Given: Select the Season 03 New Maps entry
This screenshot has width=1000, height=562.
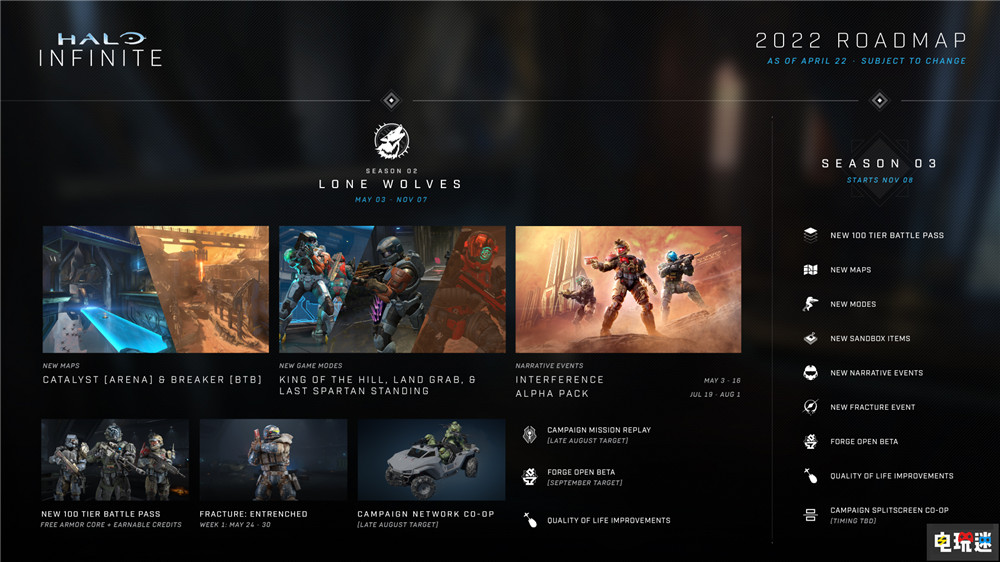Looking at the screenshot, I should 850,270.
